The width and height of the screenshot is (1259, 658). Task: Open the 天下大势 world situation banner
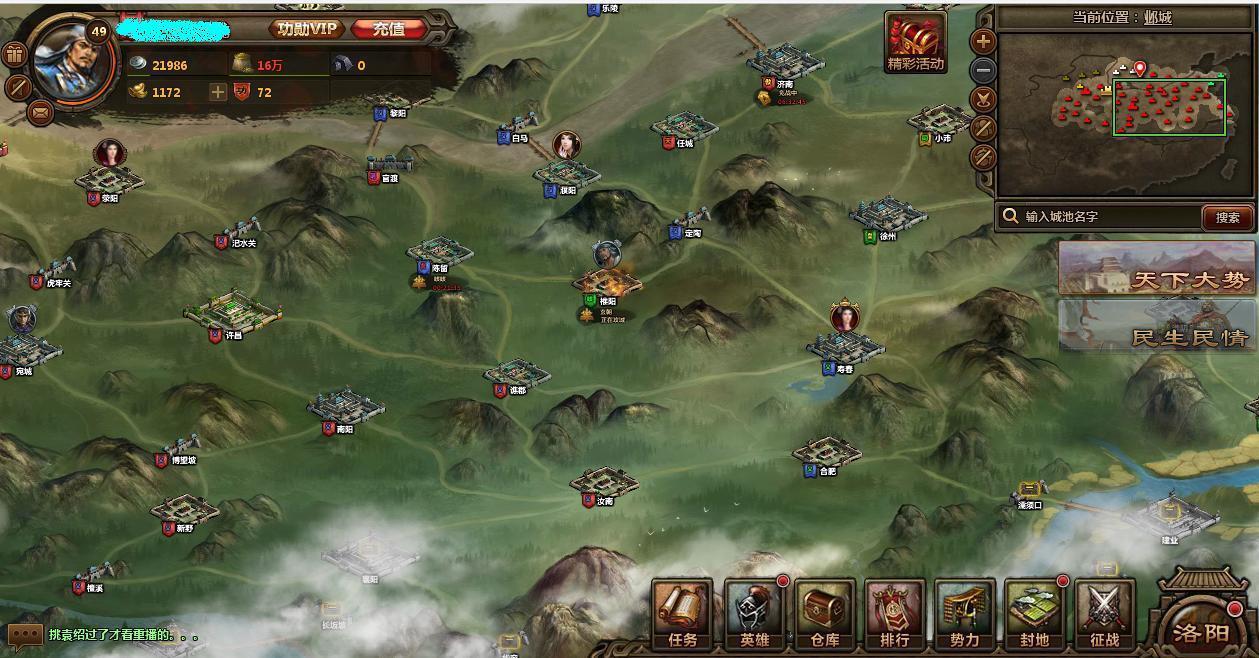coord(1157,269)
